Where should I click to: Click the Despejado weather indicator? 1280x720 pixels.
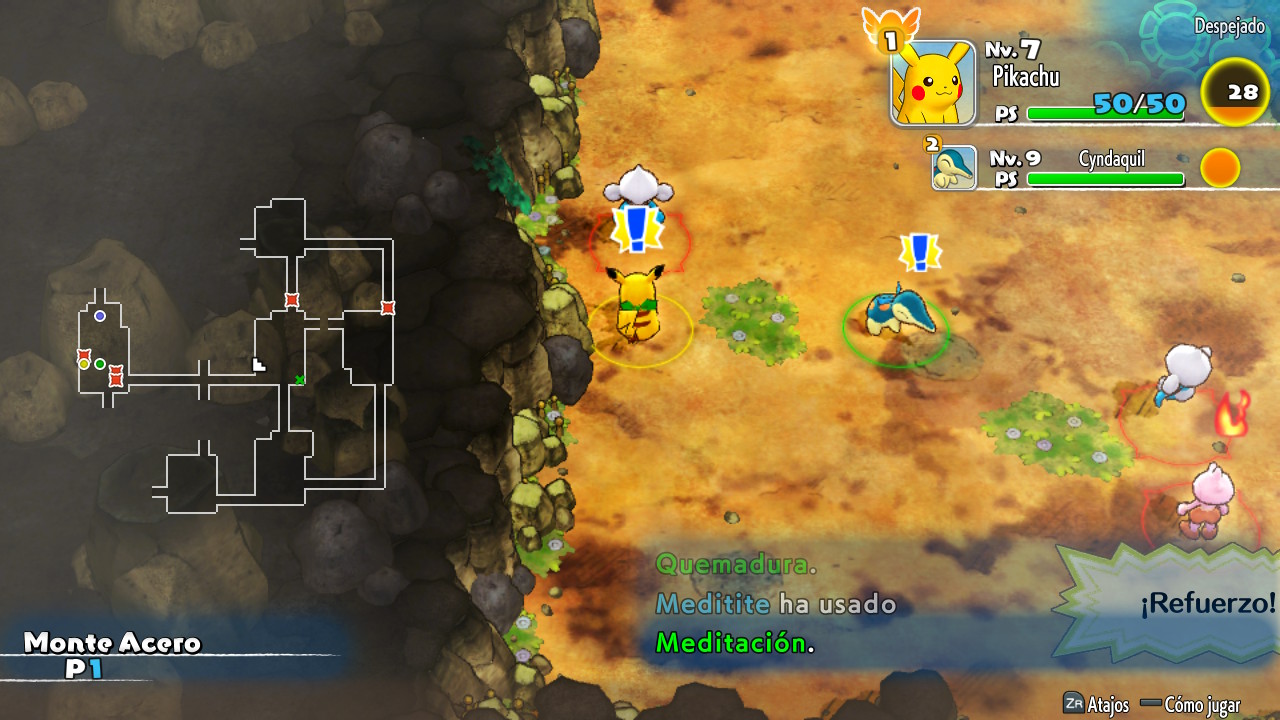(x=1229, y=27)
